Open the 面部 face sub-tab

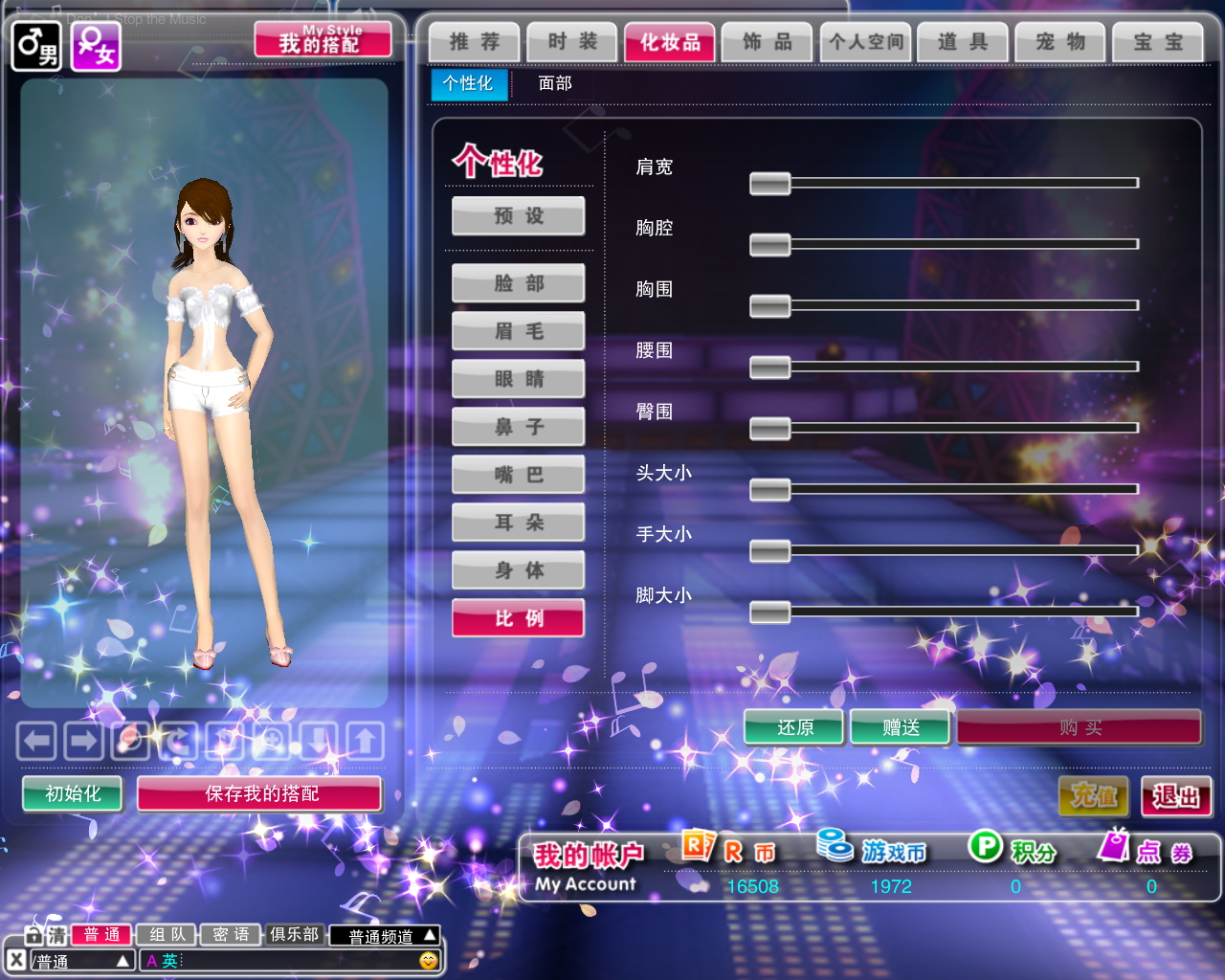coord(555,83)
